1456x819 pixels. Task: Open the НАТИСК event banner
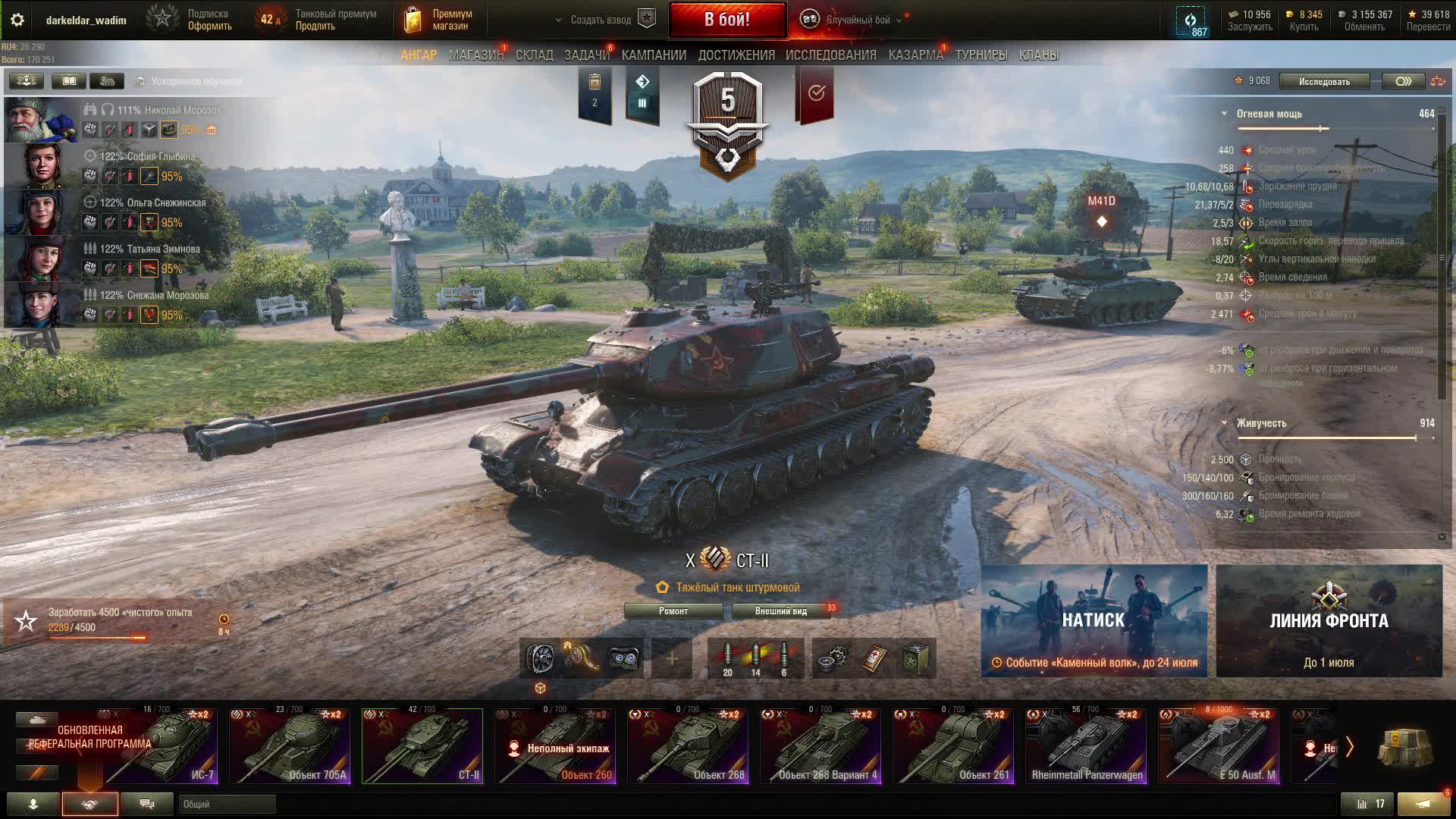(1094, 620)
